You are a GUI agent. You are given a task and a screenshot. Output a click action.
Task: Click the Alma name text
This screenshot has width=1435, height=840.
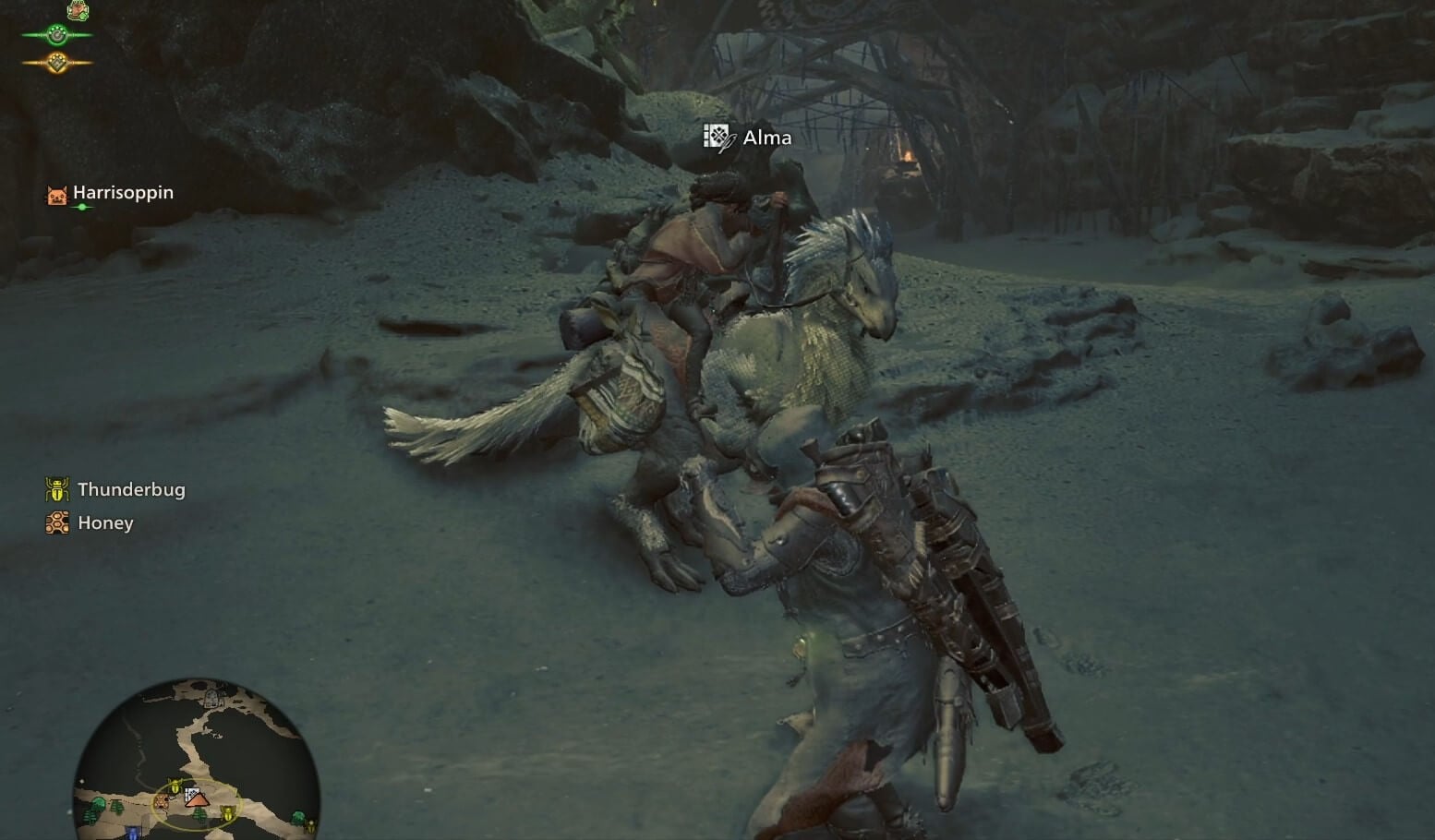pyautogui.click(x=766, y=137)
